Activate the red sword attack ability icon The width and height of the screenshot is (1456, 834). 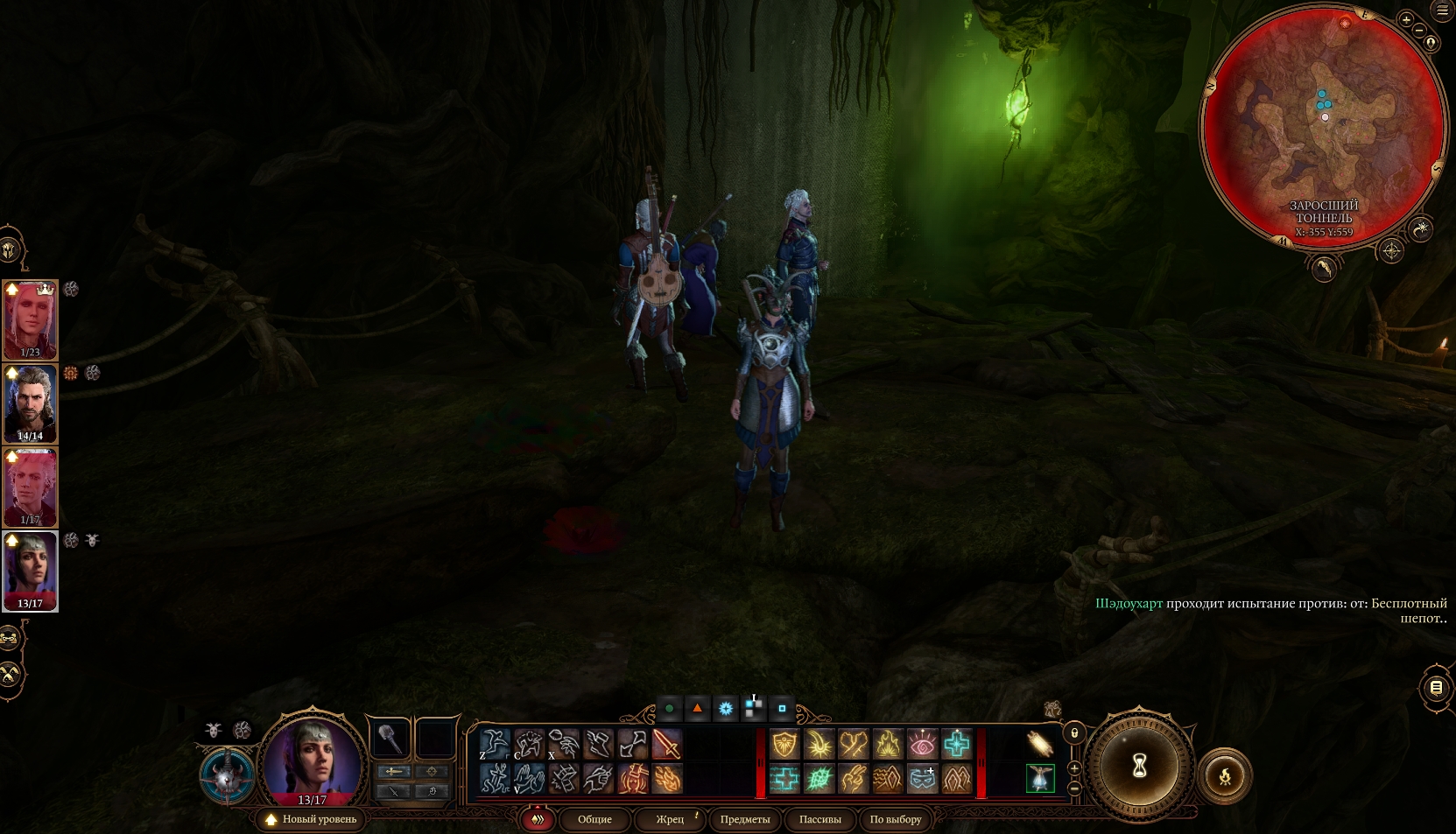point(667,745)
